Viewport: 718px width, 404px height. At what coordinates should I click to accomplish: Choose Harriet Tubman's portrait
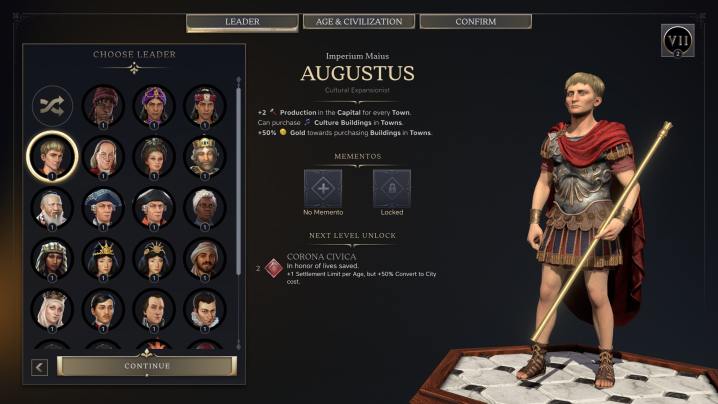click(204, 207)
